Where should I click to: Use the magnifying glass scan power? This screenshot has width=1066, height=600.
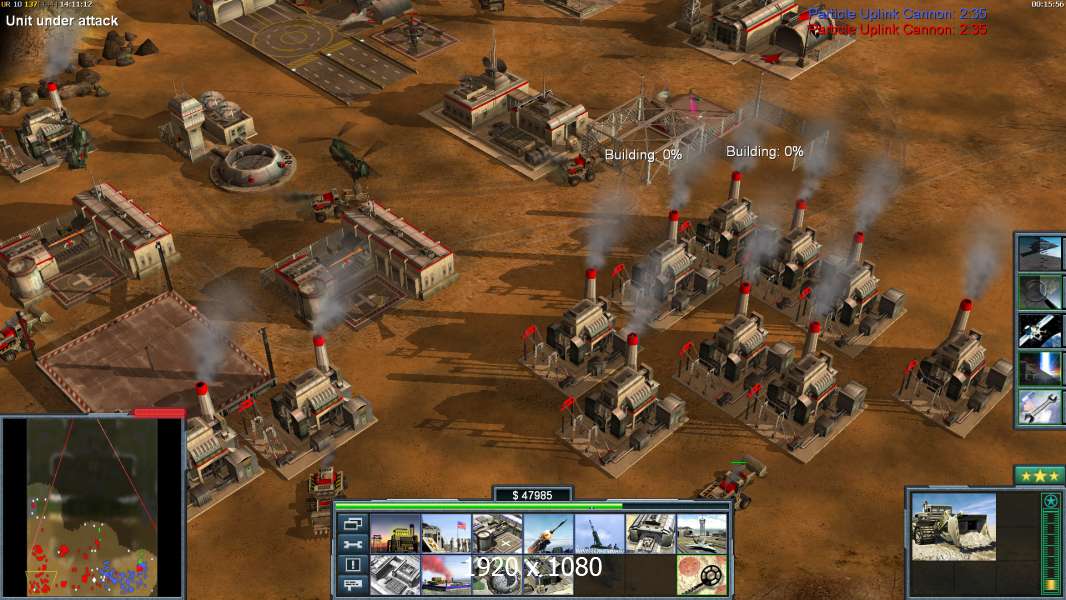click(1040, 291)
